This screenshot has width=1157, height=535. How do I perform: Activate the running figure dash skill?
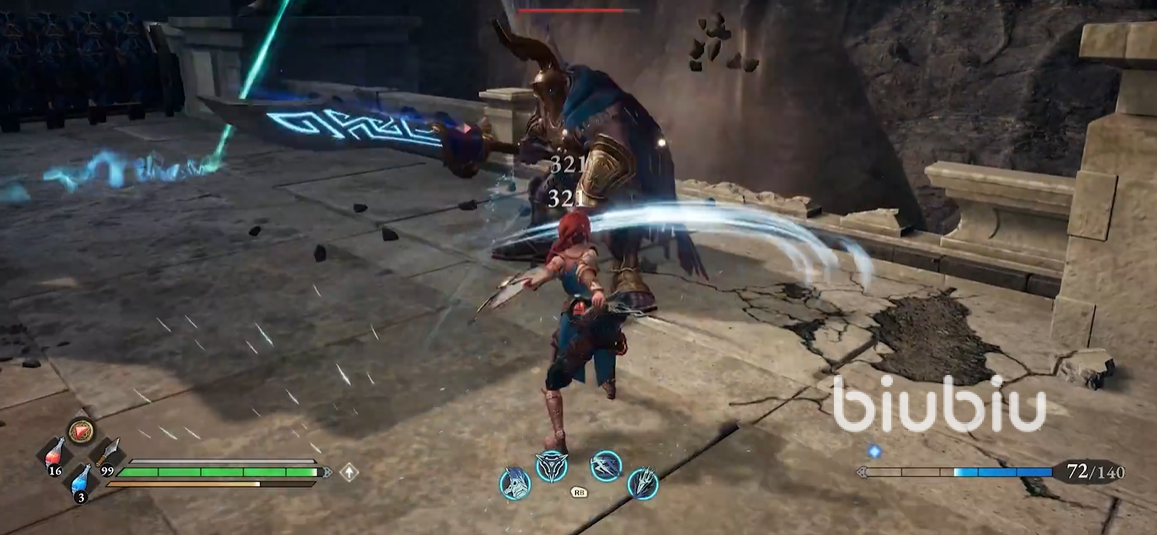606,465
